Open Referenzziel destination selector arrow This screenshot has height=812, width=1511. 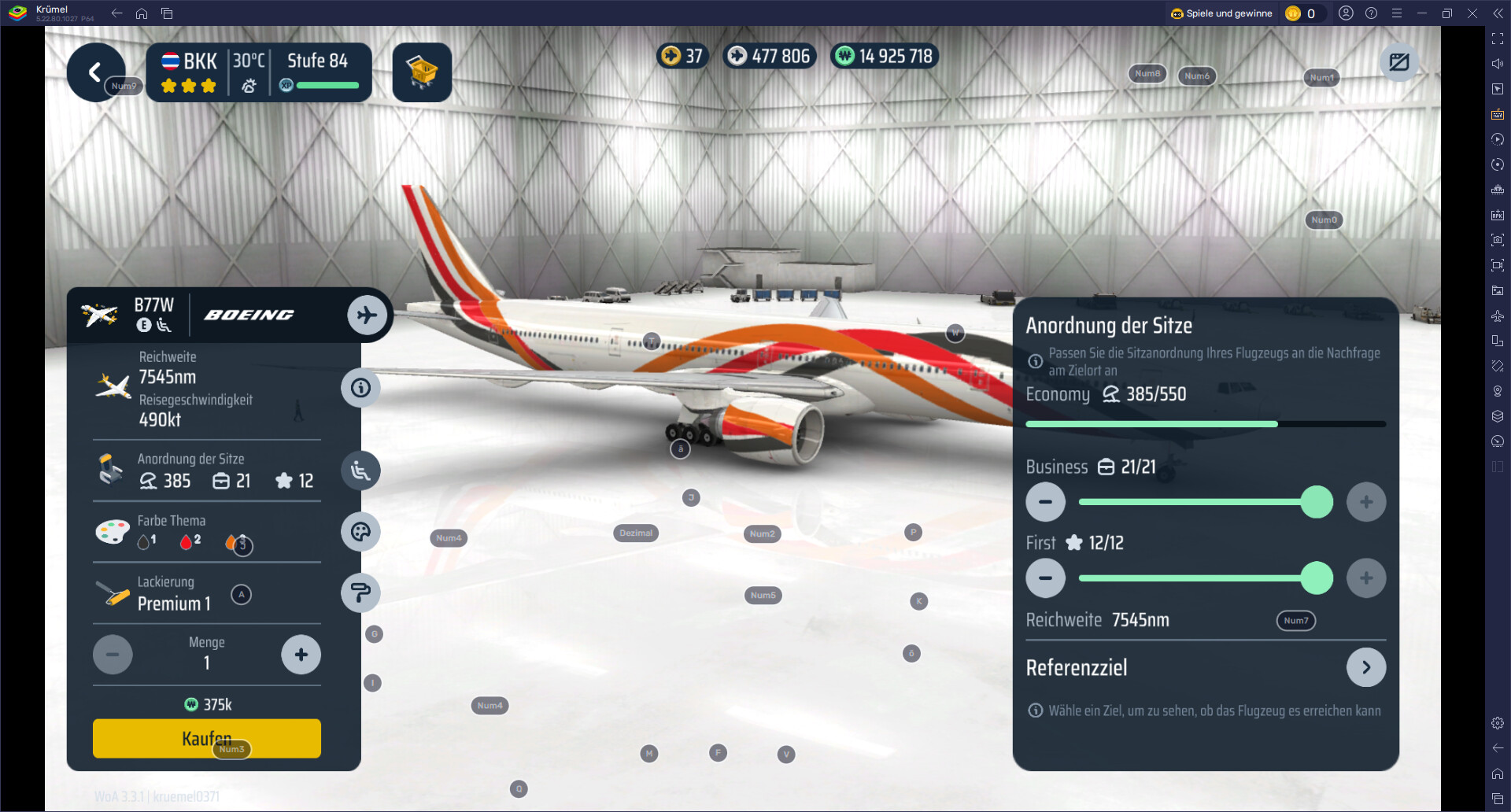[x=1365, y=668]
